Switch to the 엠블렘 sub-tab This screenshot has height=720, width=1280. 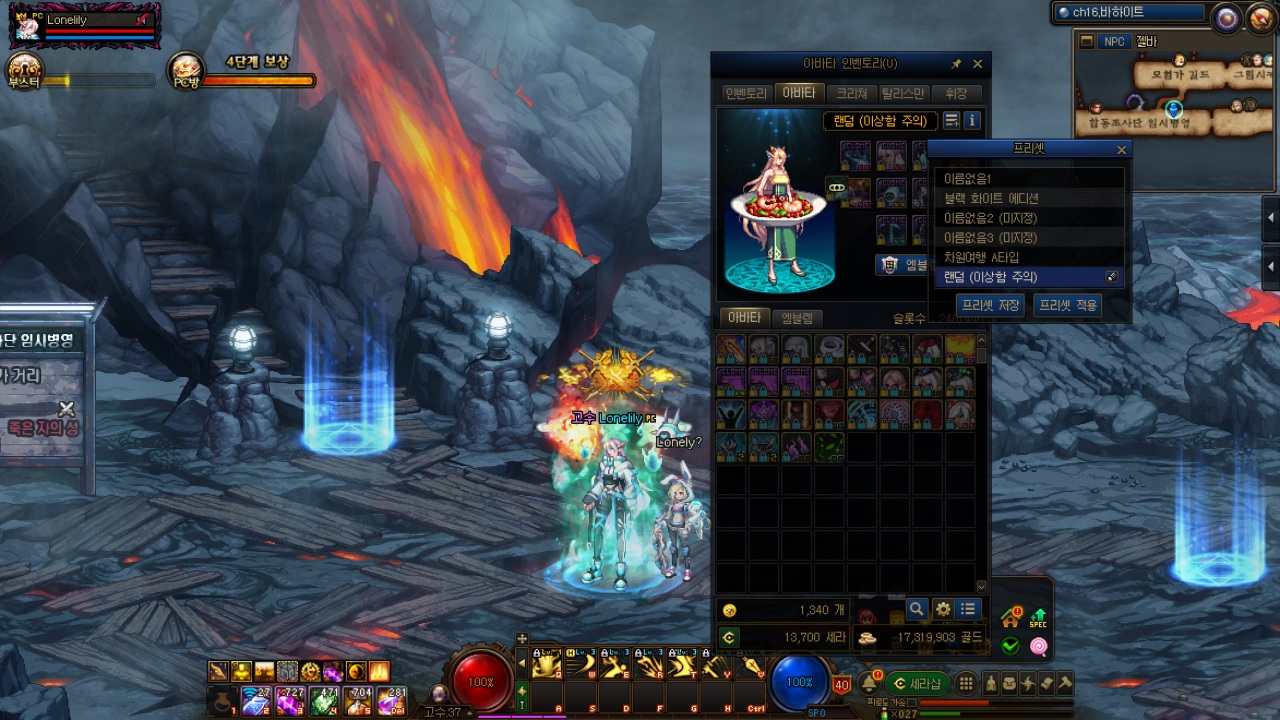[x=797, y=318]
